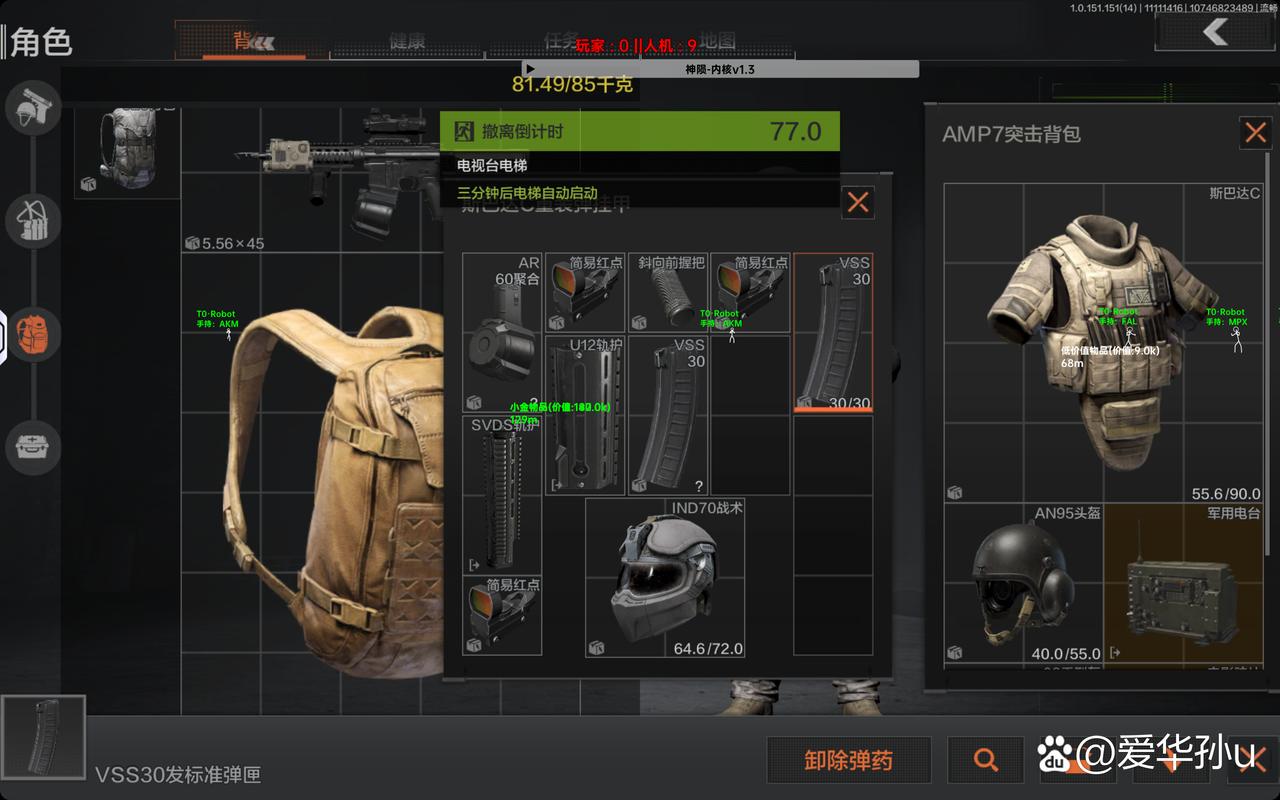The width and height of the screenshot is (1280, 800).
Task: Select the AR 60聚合 drum magazine
Action: tap(503, 333)
